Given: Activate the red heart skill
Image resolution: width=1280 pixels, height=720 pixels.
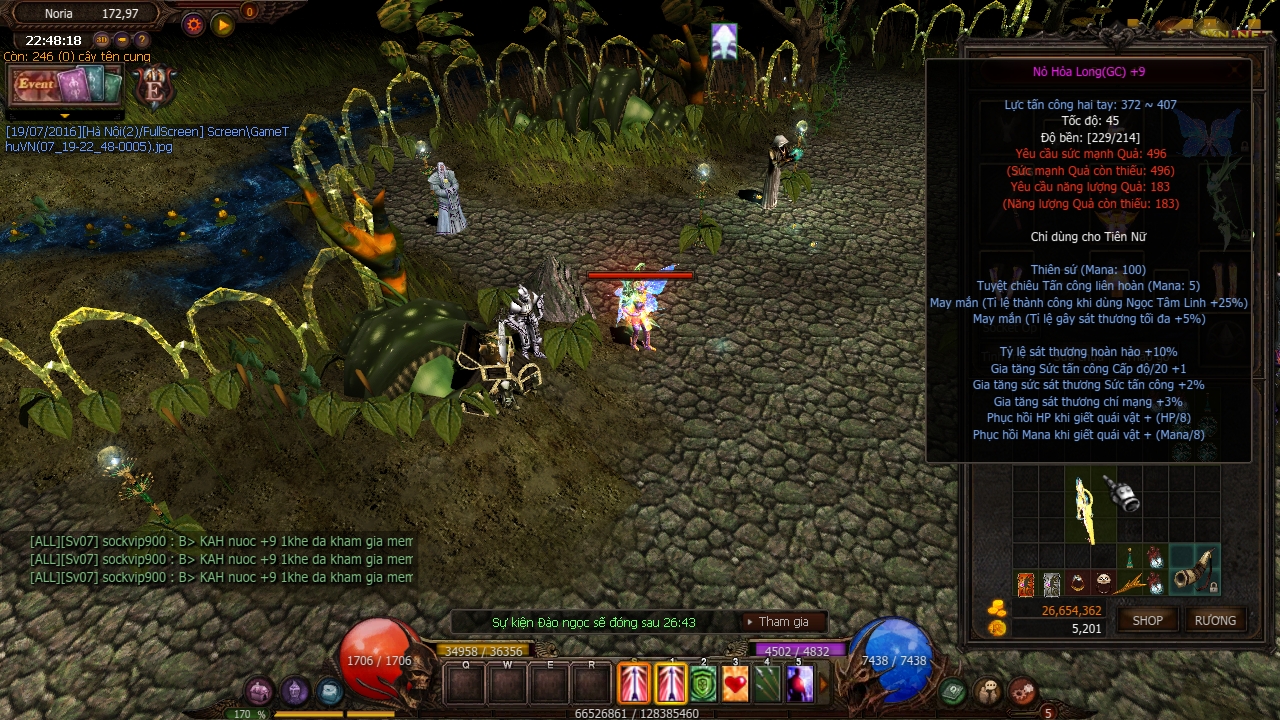Looking at the screenshot, I should pos(736,684).
